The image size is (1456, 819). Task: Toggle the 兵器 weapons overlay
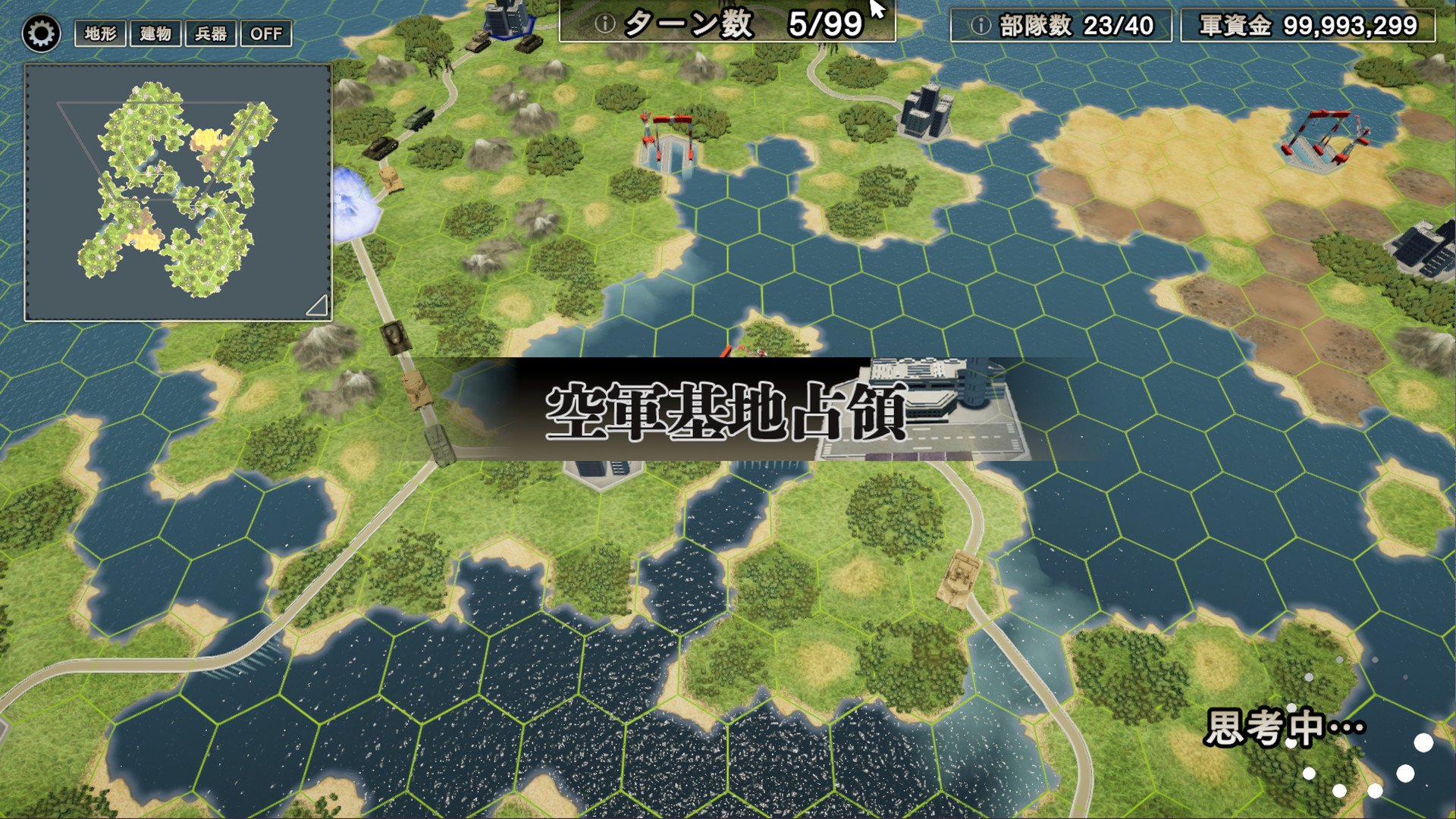coord(211,33)
